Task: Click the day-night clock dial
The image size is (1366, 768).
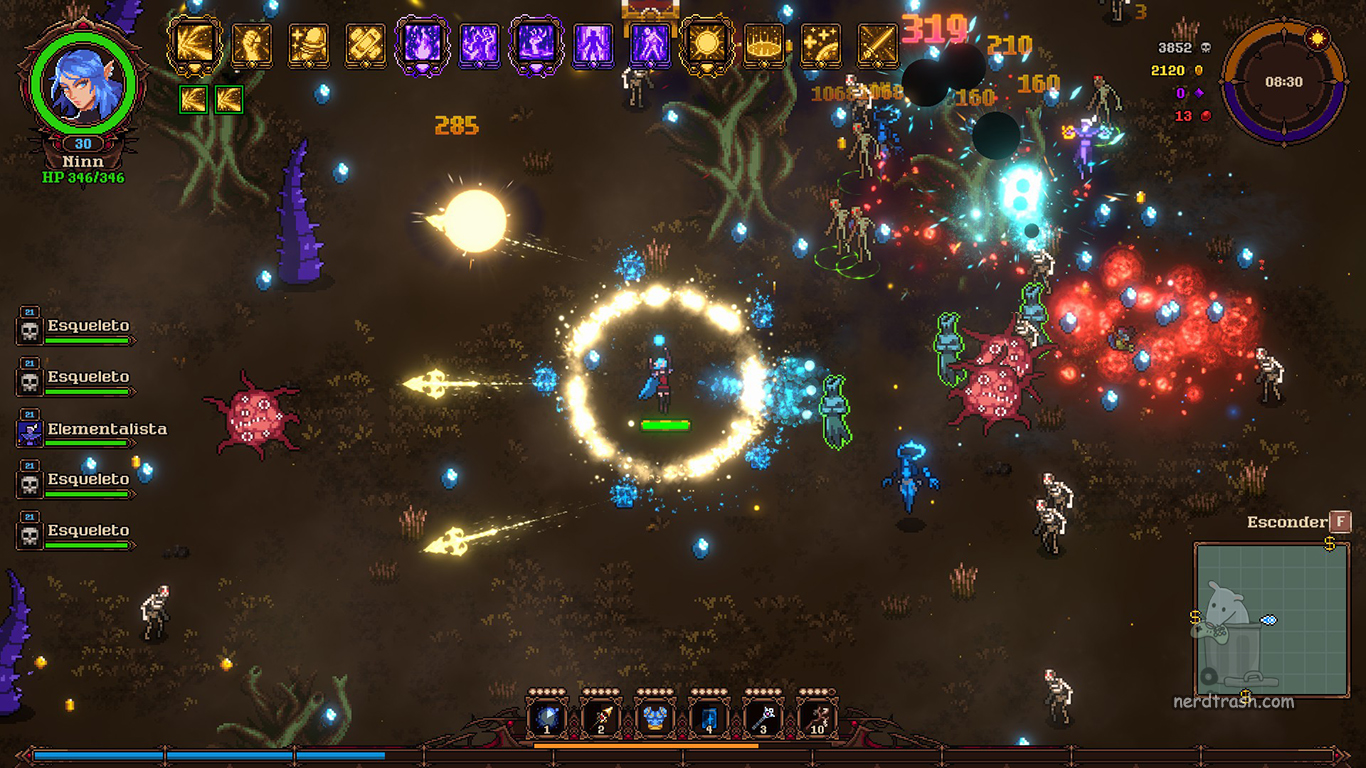Action: [1282, 82]
